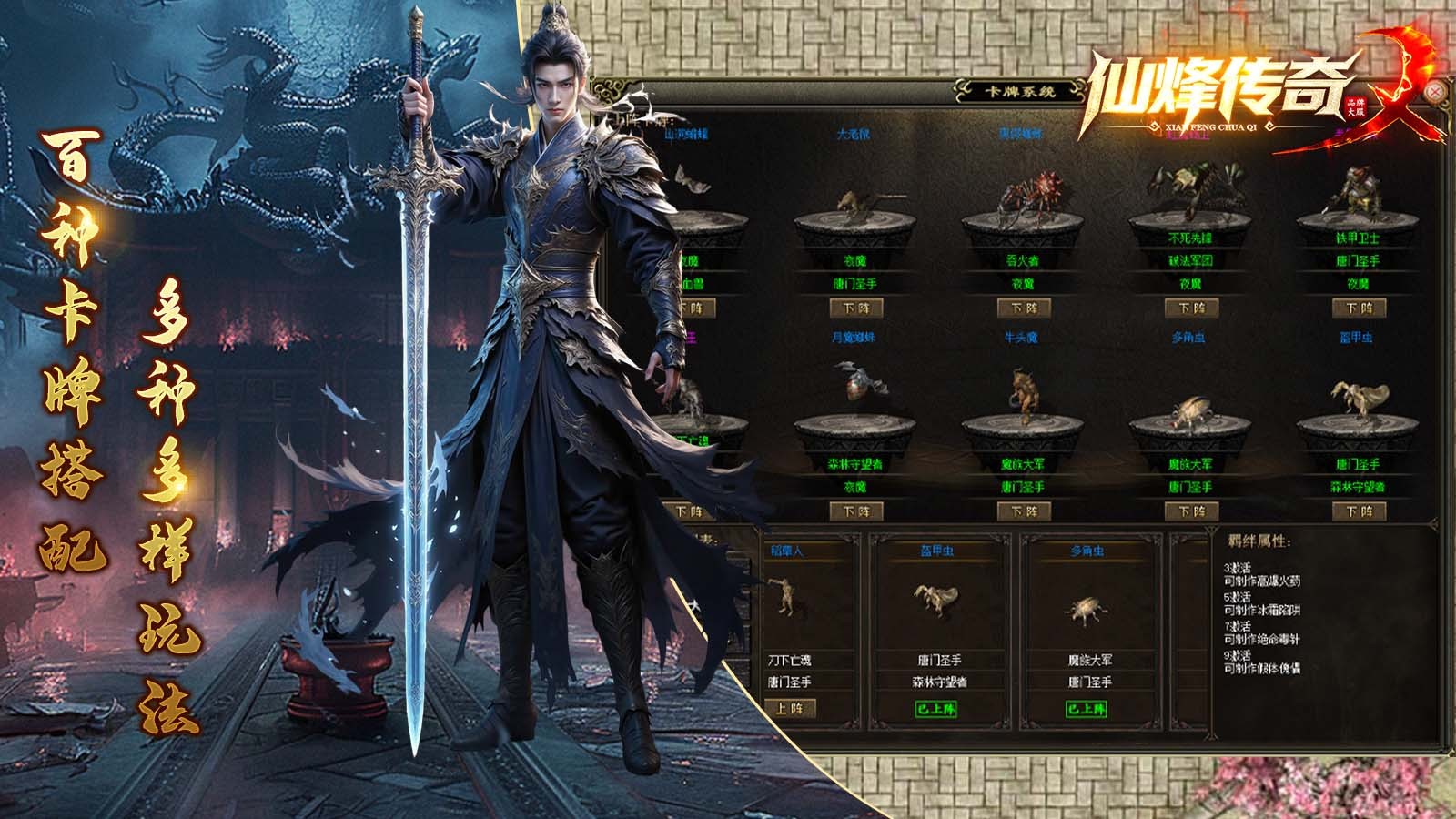Click 下阵 under the 铁甲卫士 card
Image resolution: width=1456 pixels, height=819 pixels.
1358,308
